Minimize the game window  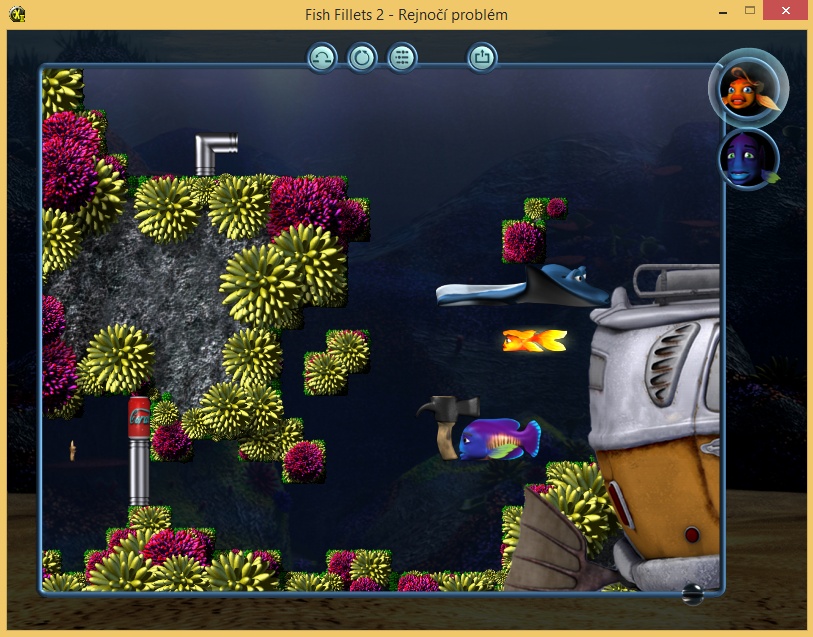point(722,10)
